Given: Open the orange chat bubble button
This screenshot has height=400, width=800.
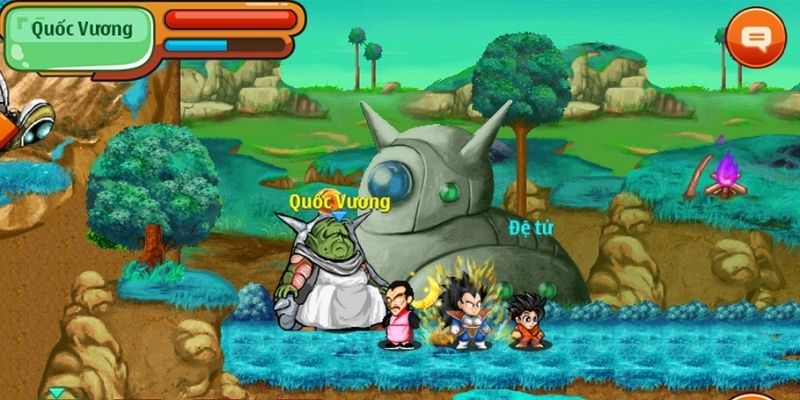Looking at the screenshot, I should 757,38.
